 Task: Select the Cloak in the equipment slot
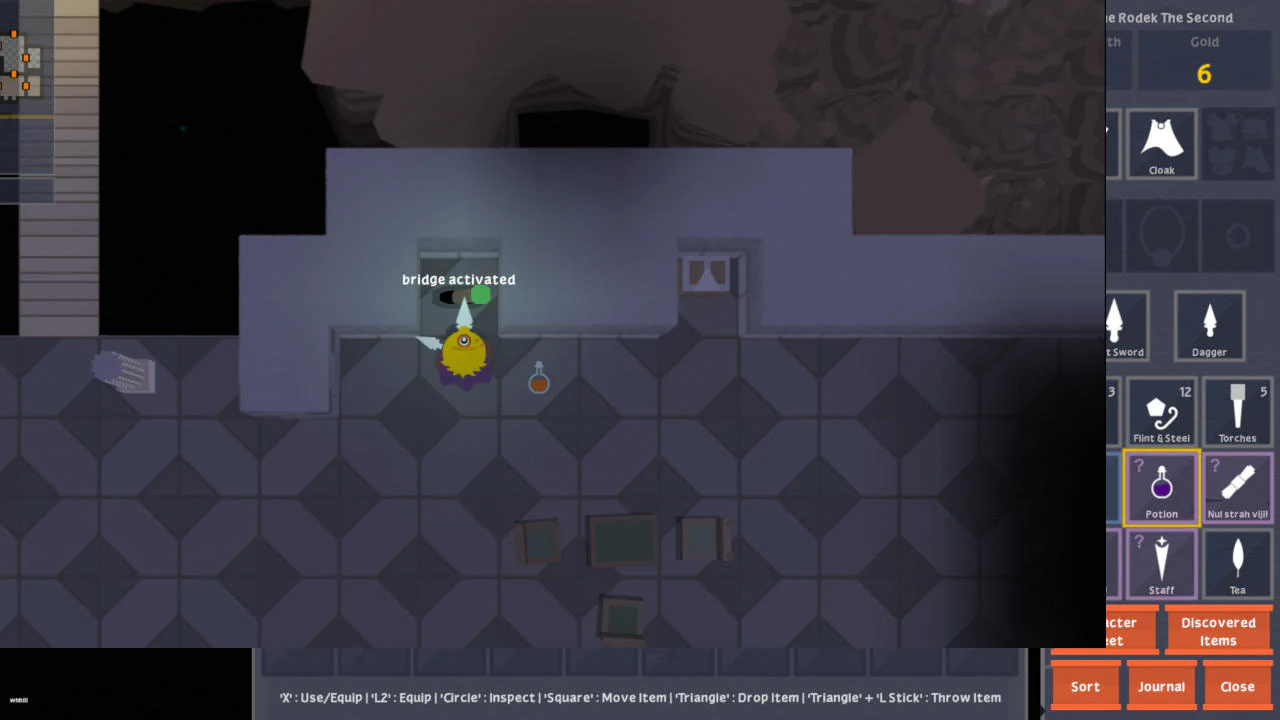coord(1161,143)
